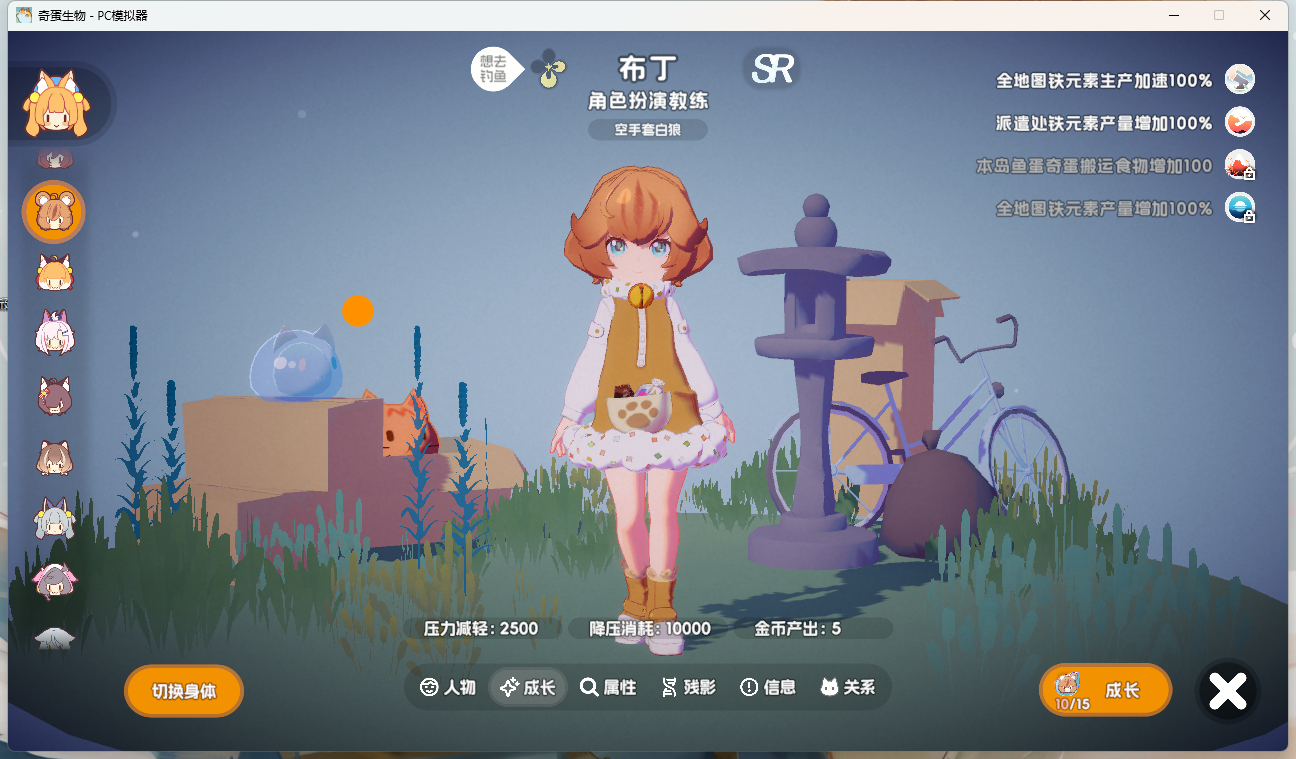Click the sprout icon next to the speech bubble

click(550, 70)
